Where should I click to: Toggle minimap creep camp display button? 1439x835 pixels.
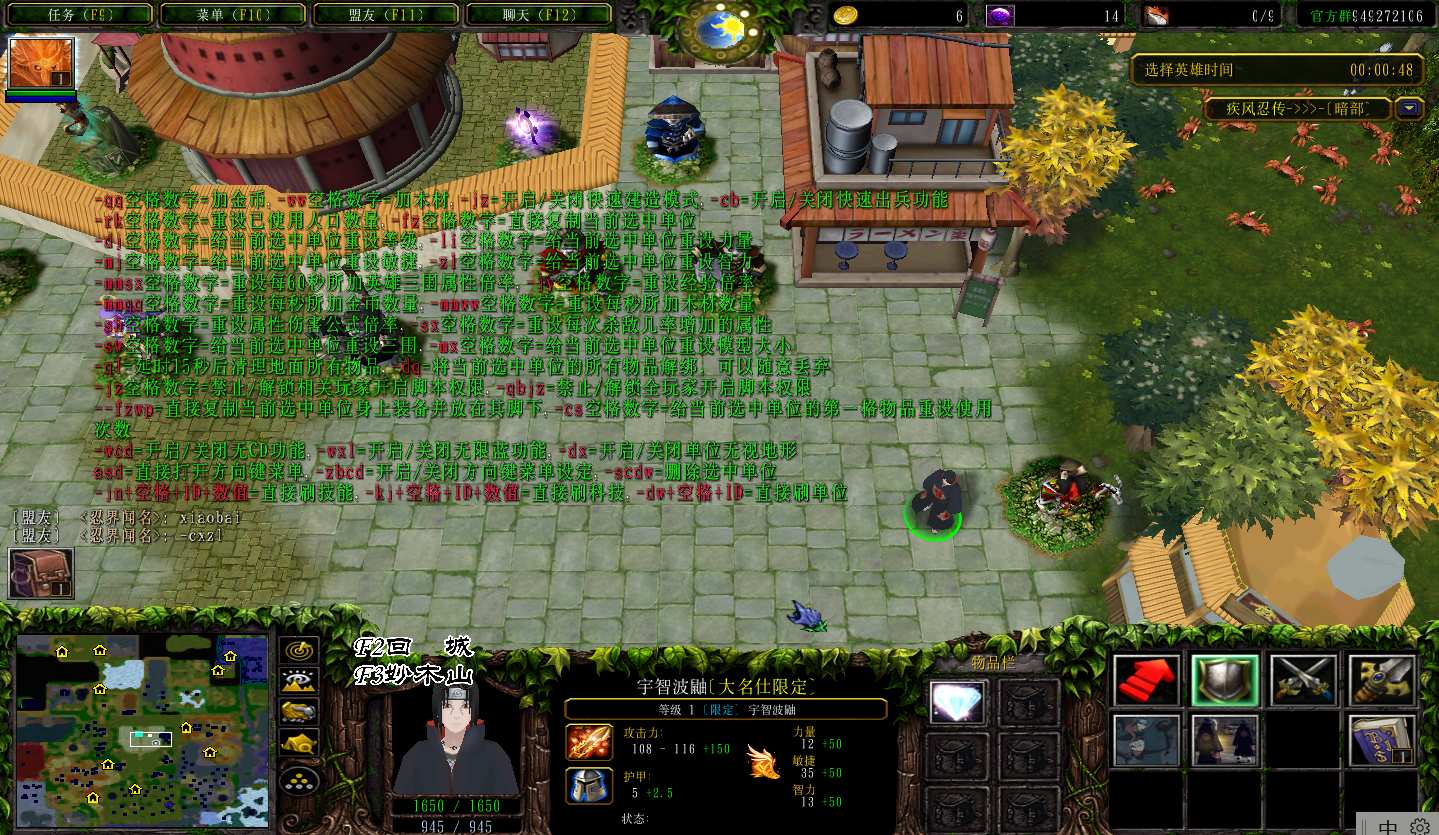[x=299, y=743]
